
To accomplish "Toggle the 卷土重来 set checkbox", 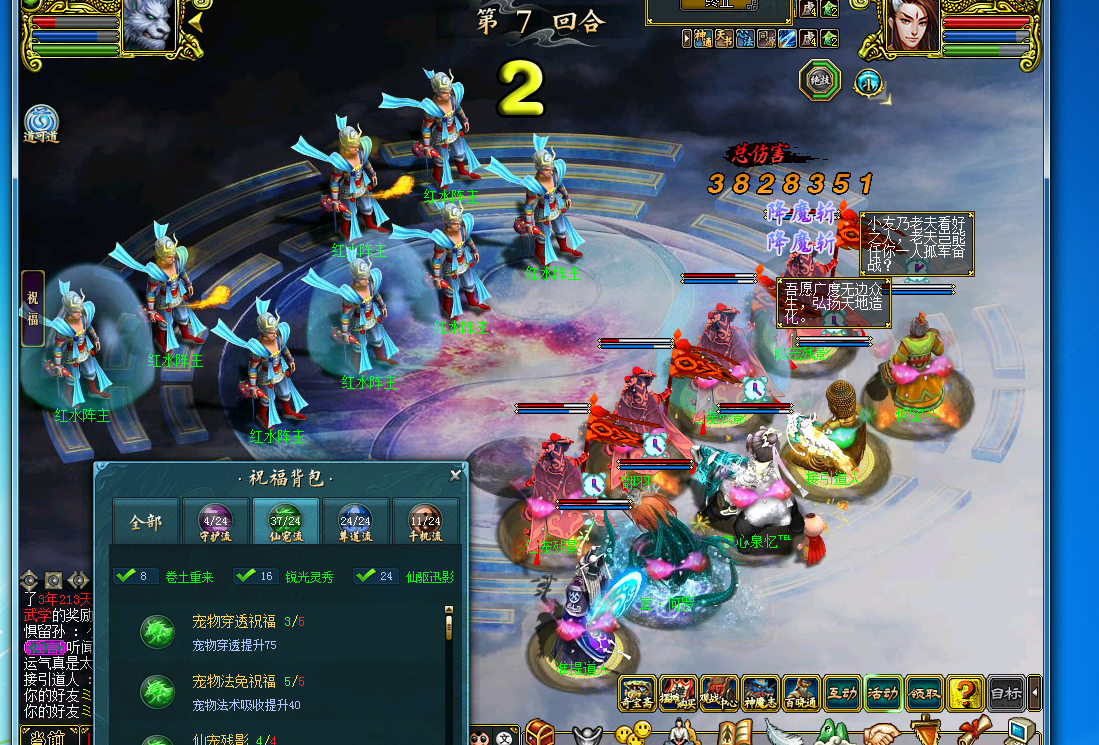I will (125, 576).
